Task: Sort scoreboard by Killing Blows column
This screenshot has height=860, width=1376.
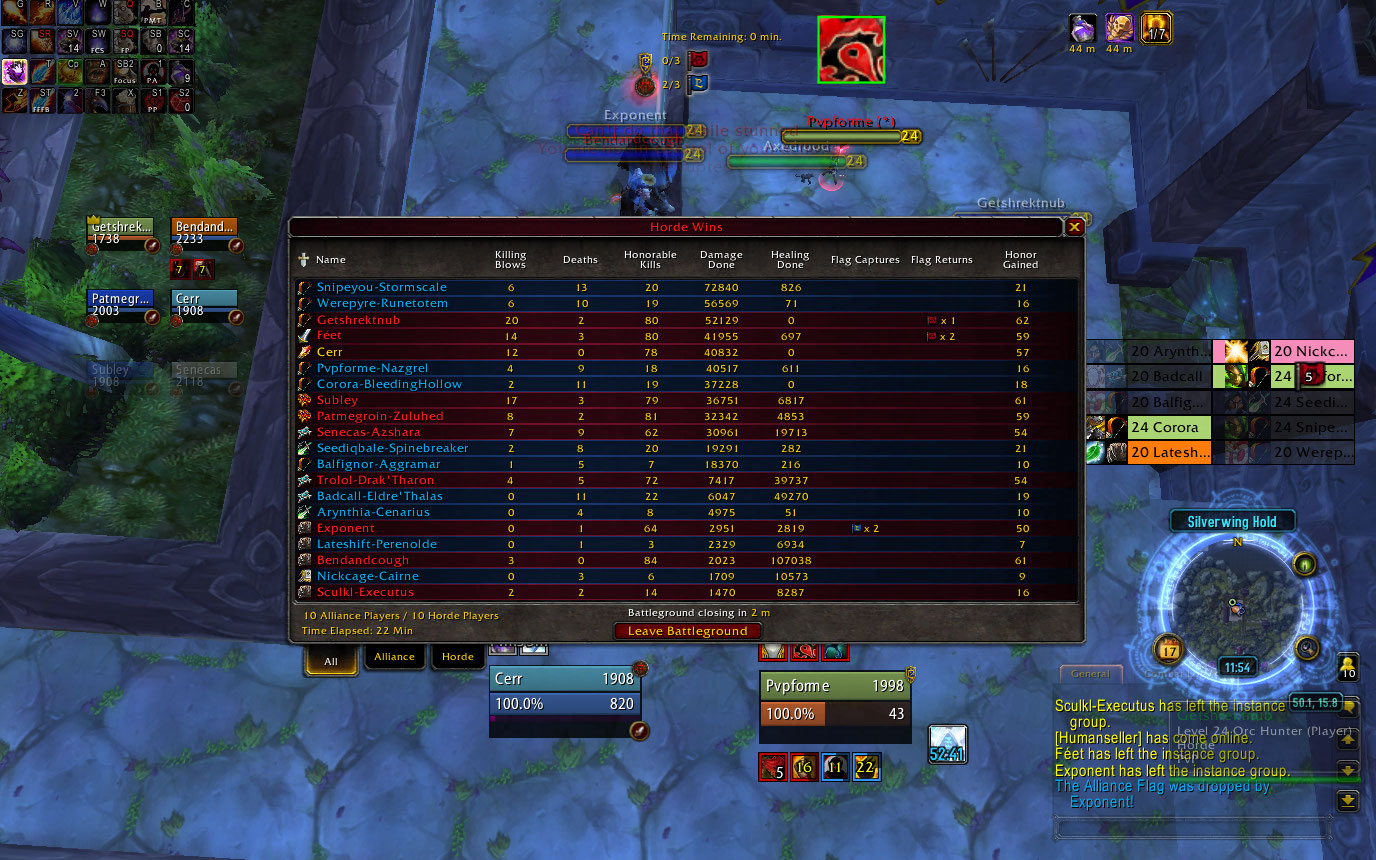Action: tap(510, 260)
